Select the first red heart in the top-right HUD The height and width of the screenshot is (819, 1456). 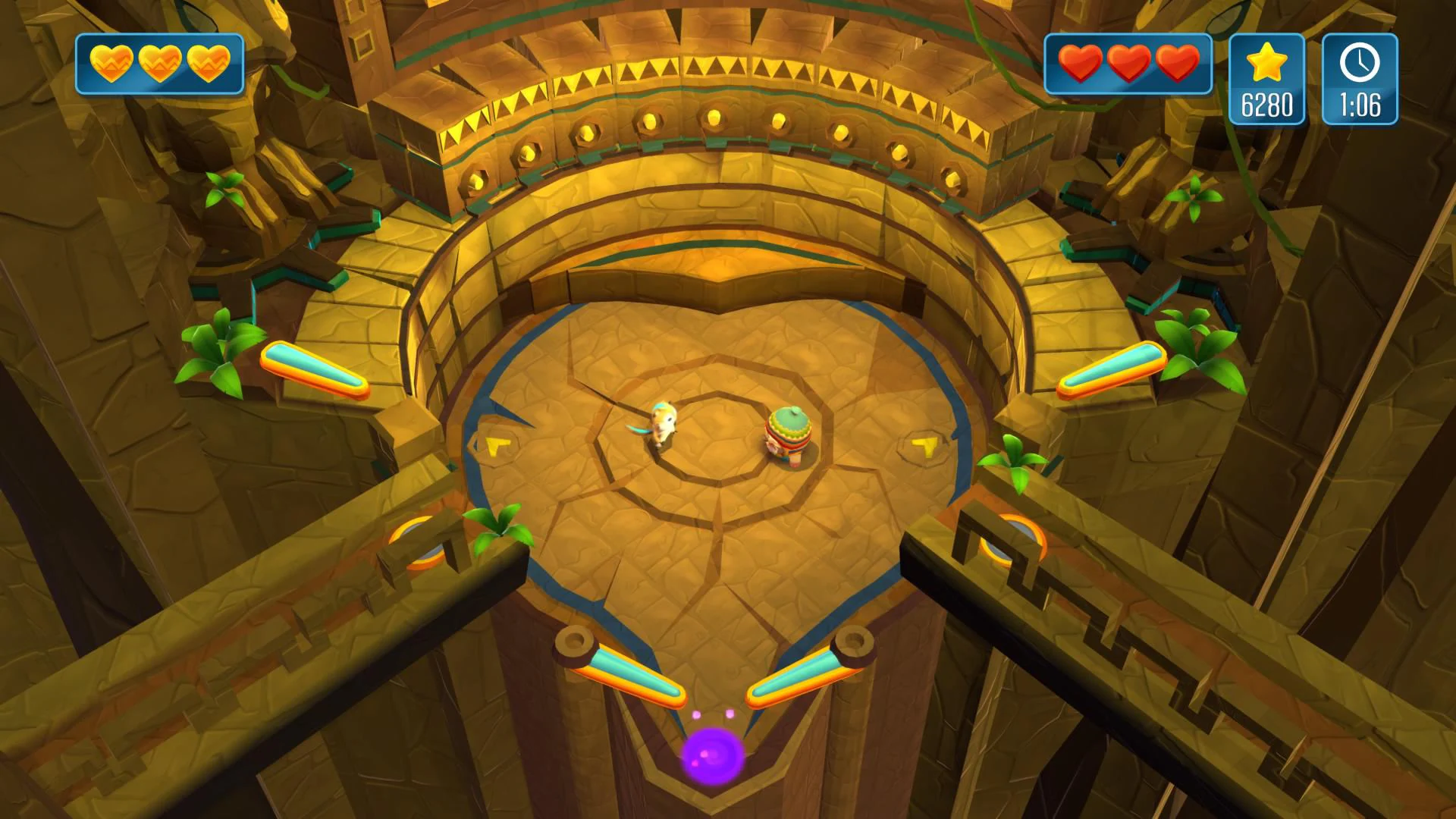(x=1080, y=64)
